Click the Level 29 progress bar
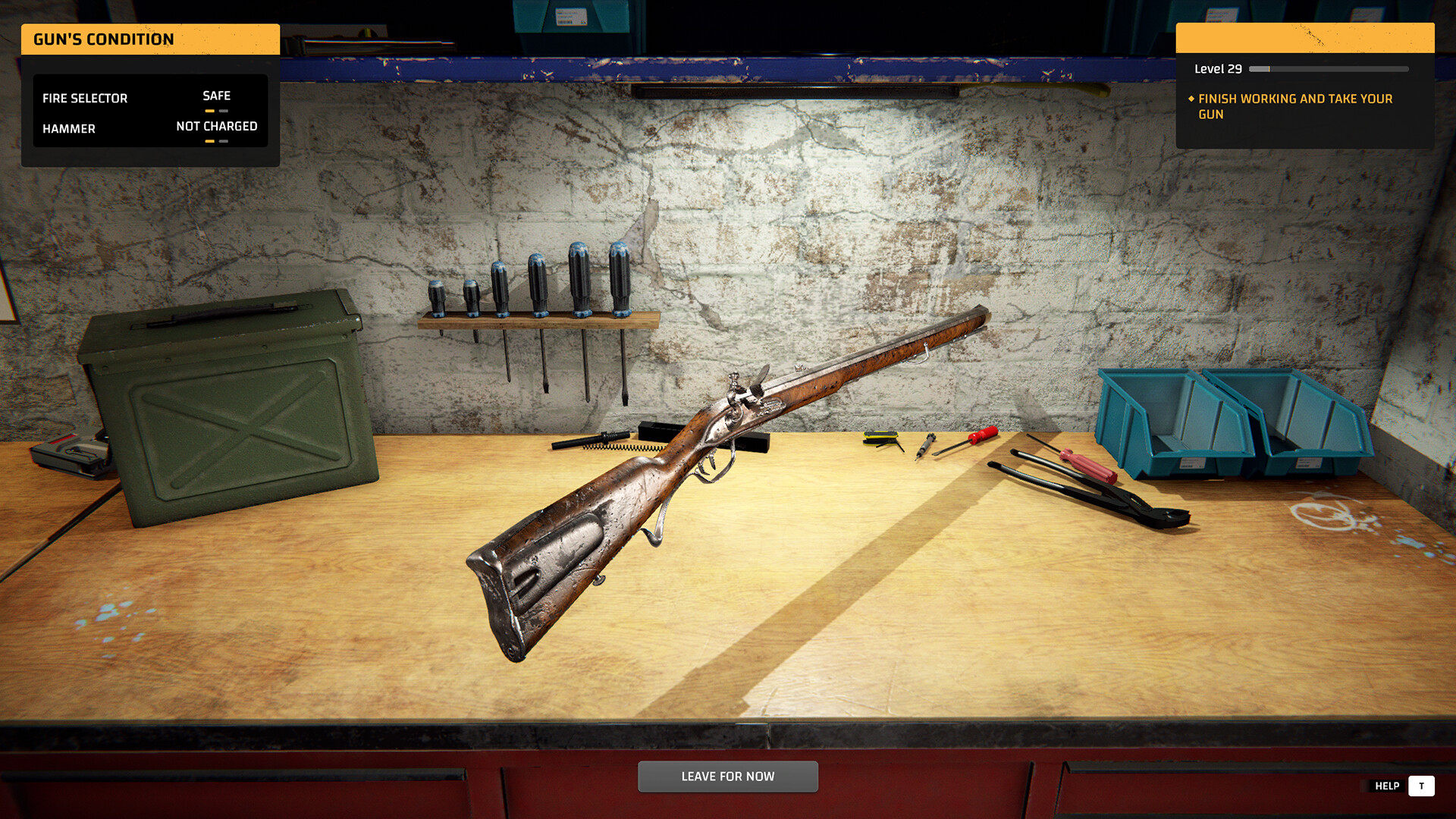 point(1327,68)
